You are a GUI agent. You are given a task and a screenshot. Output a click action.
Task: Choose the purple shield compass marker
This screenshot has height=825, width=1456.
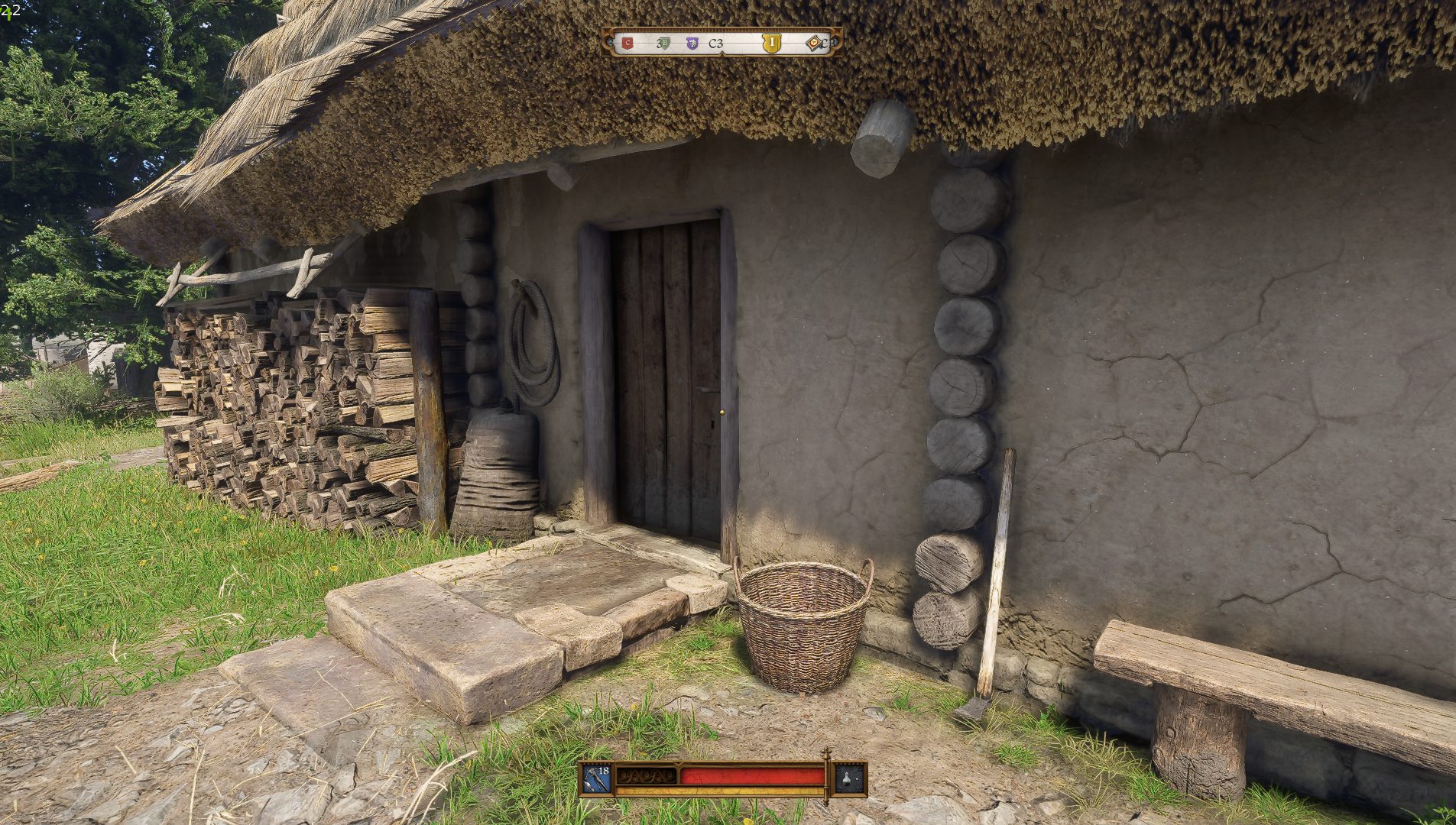pyautogui.click(x=692, y=44)
